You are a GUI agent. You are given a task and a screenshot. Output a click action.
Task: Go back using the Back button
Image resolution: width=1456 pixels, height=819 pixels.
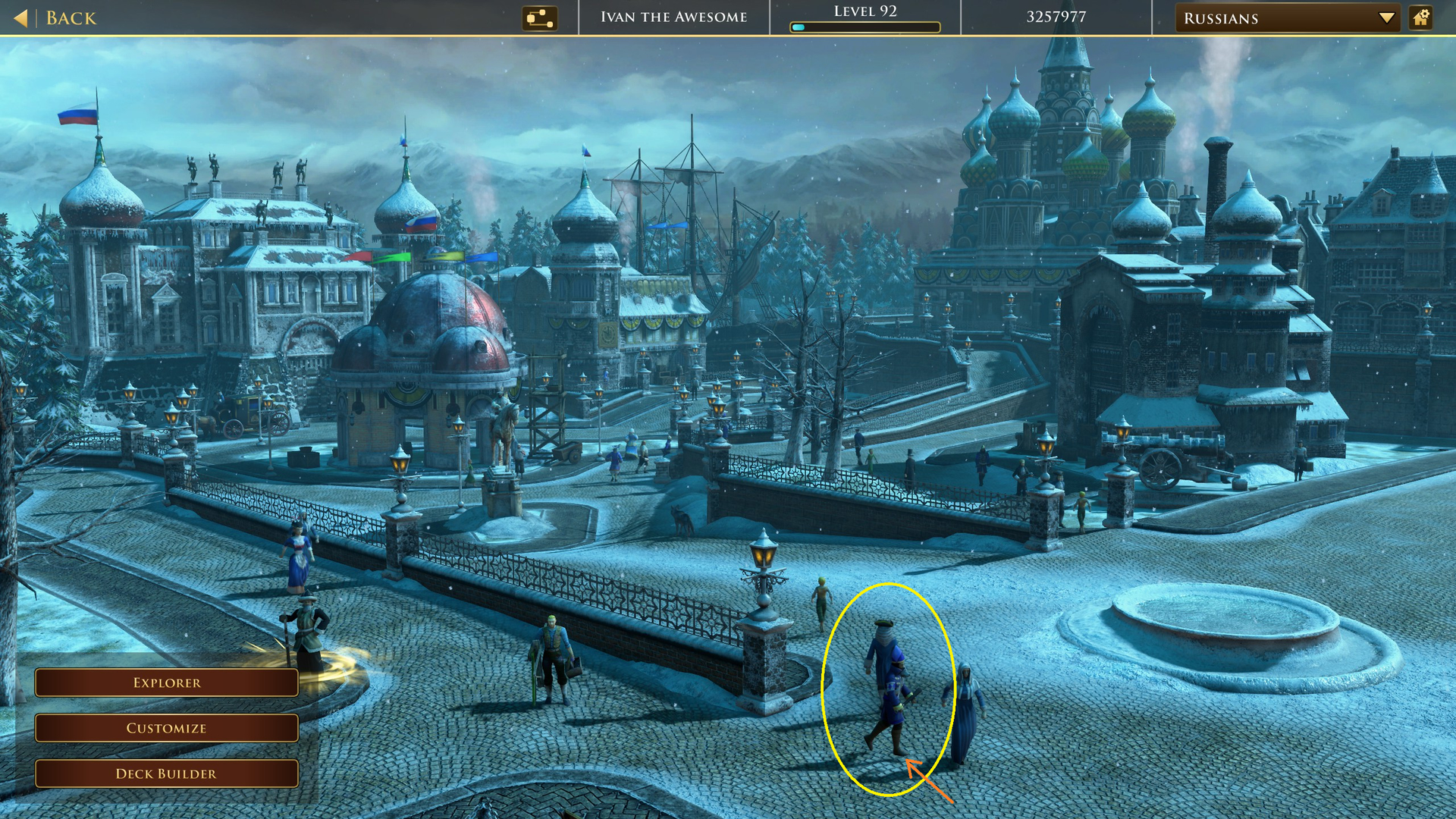click(x=56, y=18)
